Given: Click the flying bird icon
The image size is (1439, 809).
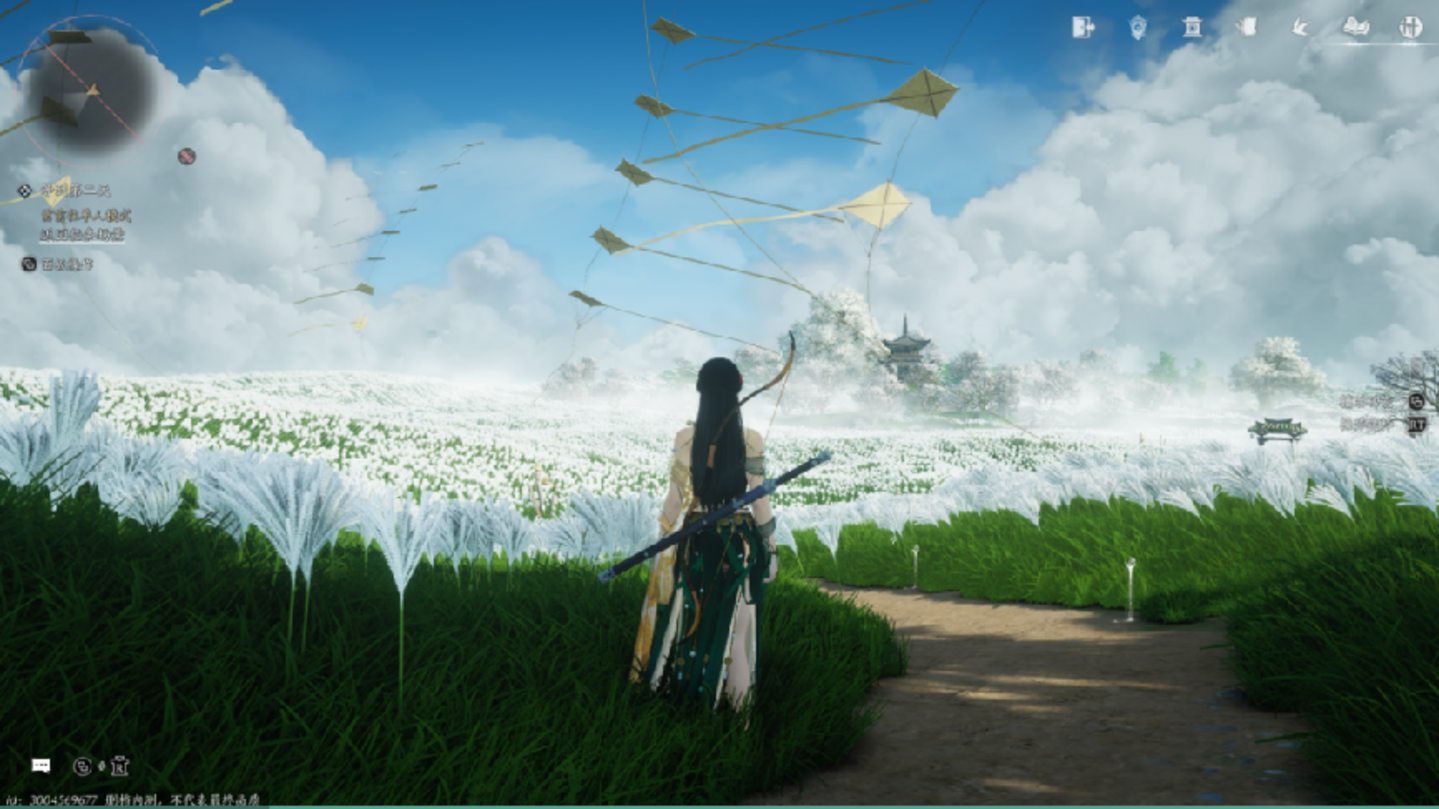Looking at the screenshot, I should pyautogui.click(x=1300, y=27).
